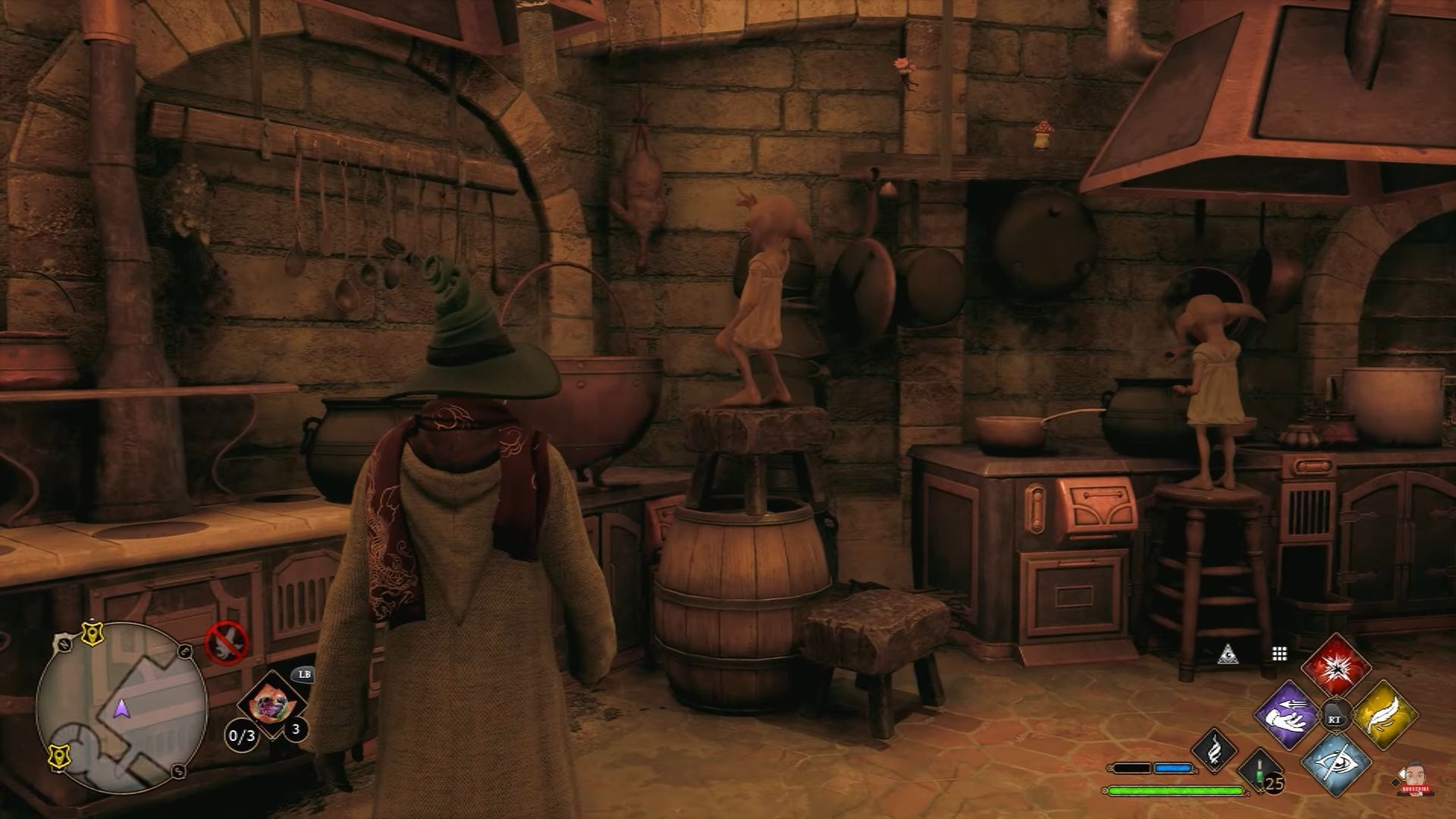Viewport: 1456px width, 819px height.
Task: Expand the 0/3 collection counter
Action: (242, 735)
